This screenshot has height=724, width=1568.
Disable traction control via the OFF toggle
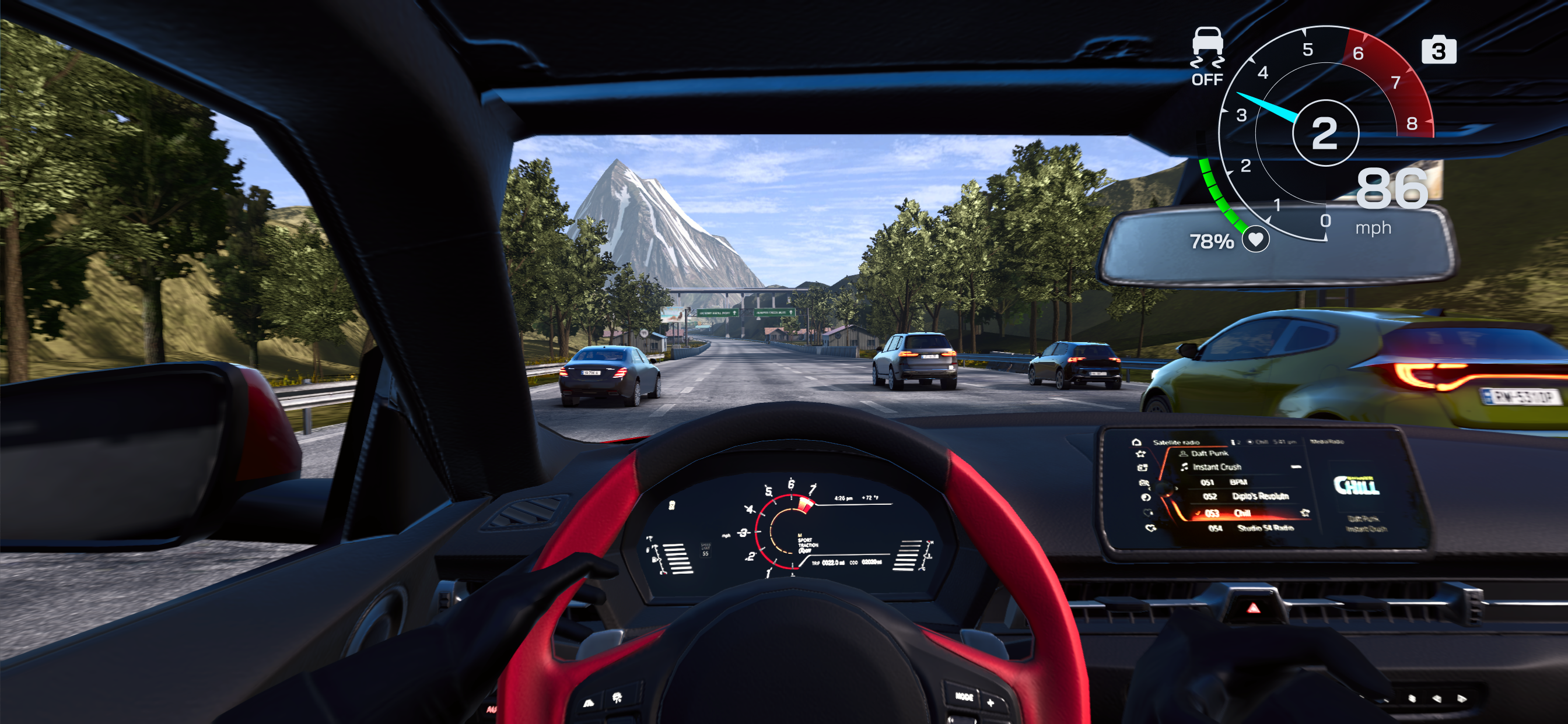click(x=1209, y=80)
